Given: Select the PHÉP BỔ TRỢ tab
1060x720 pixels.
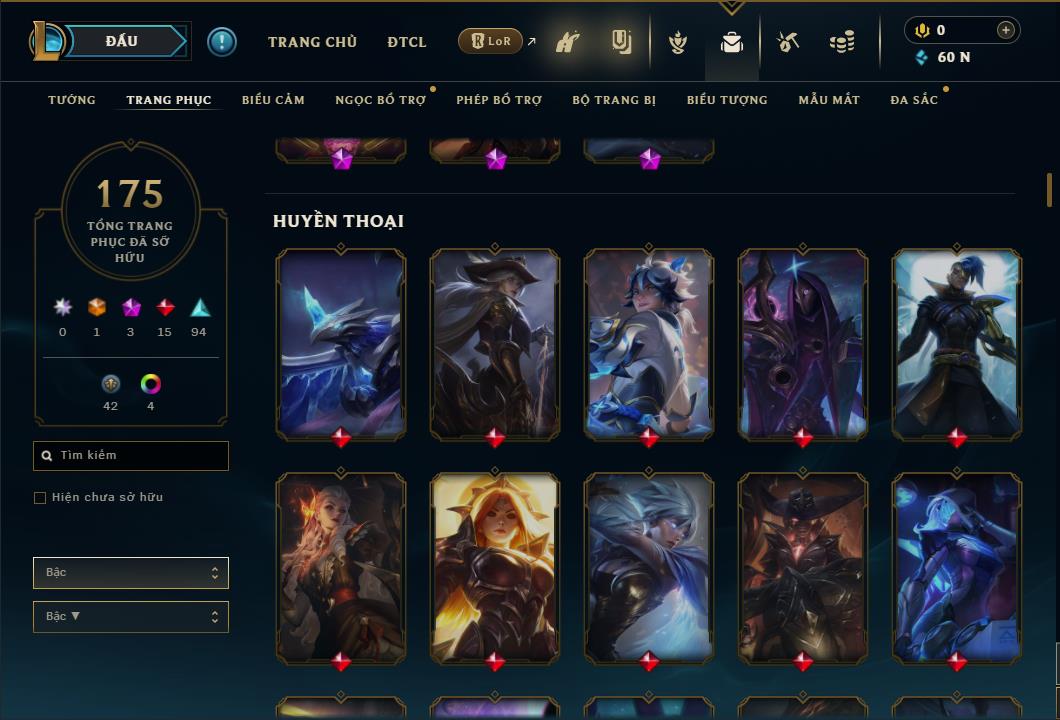Looking at the screenshot, I should pos(499,100).
